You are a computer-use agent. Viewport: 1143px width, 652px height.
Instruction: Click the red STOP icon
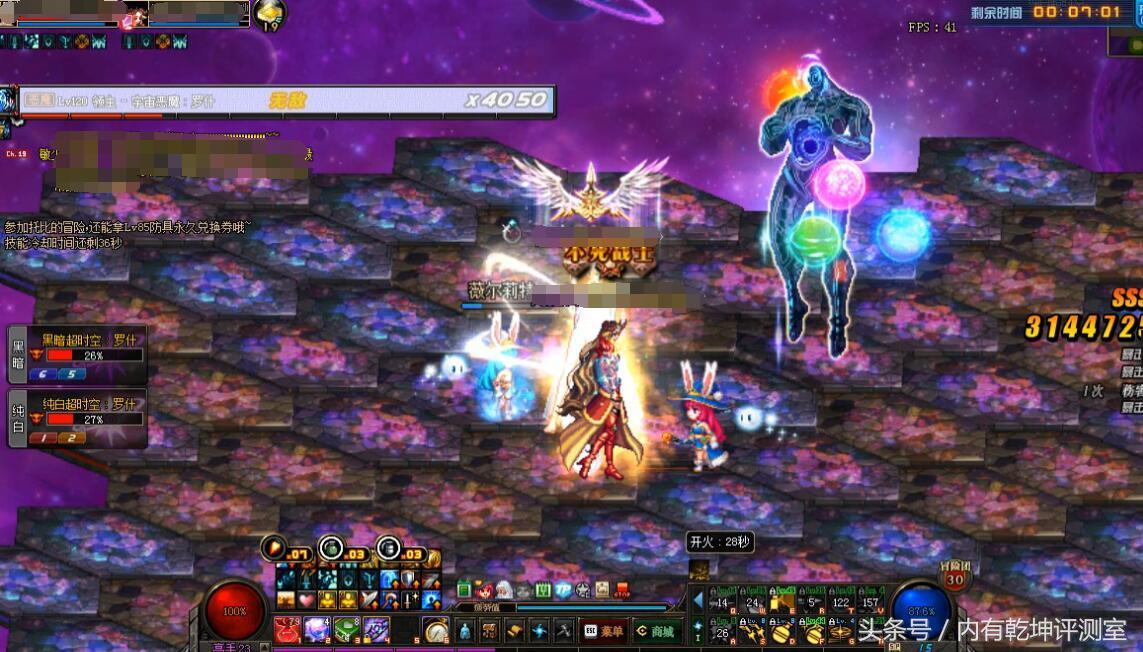[621, 590]
